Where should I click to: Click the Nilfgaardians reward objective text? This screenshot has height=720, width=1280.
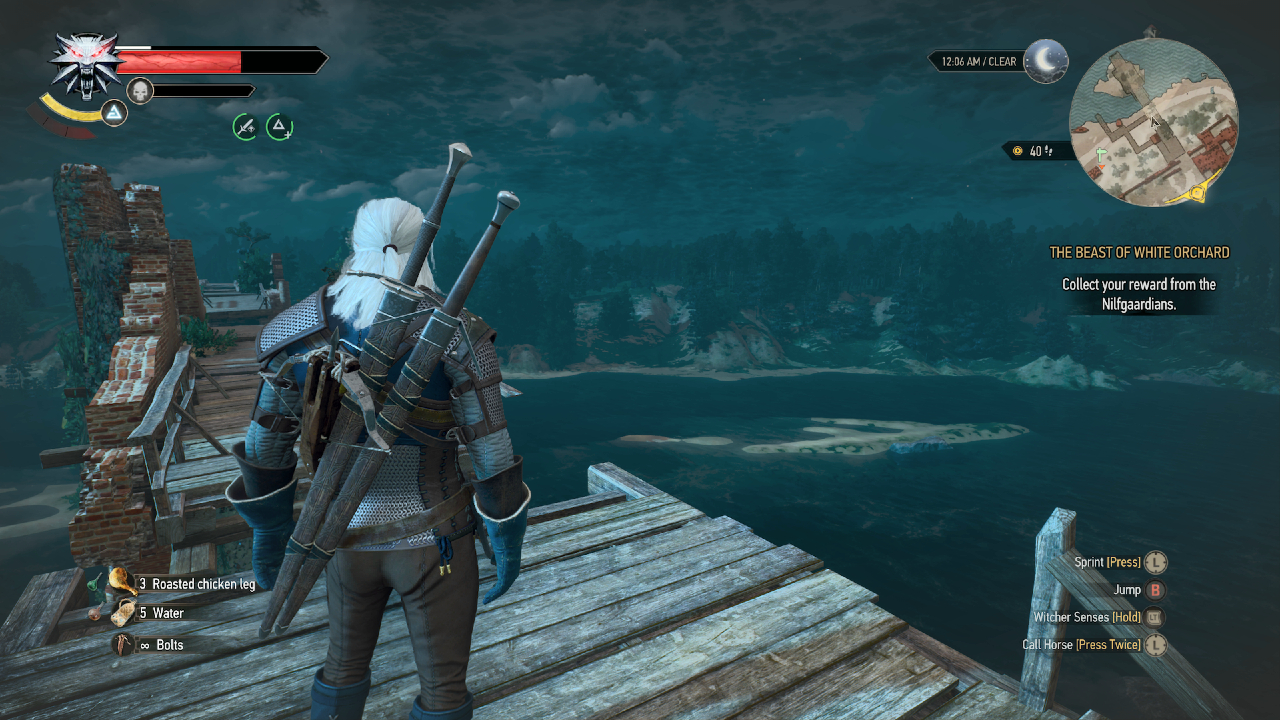pyautogui.click(x=1138, y=295)
